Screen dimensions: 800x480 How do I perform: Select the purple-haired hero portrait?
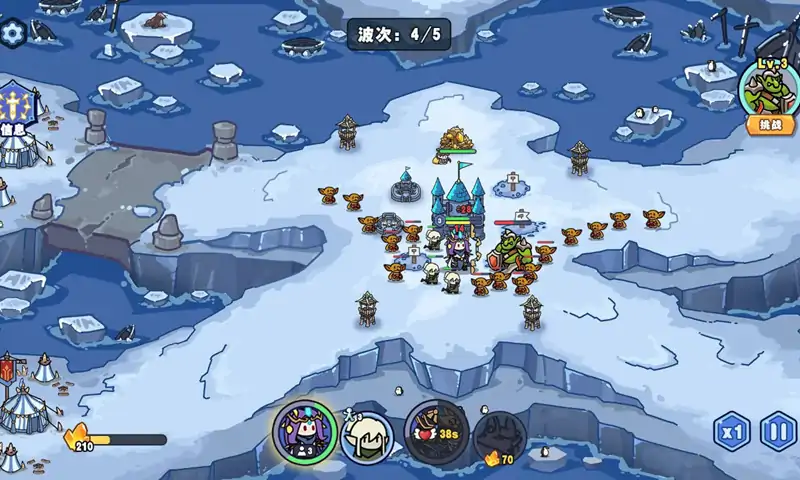click(304, 432)
